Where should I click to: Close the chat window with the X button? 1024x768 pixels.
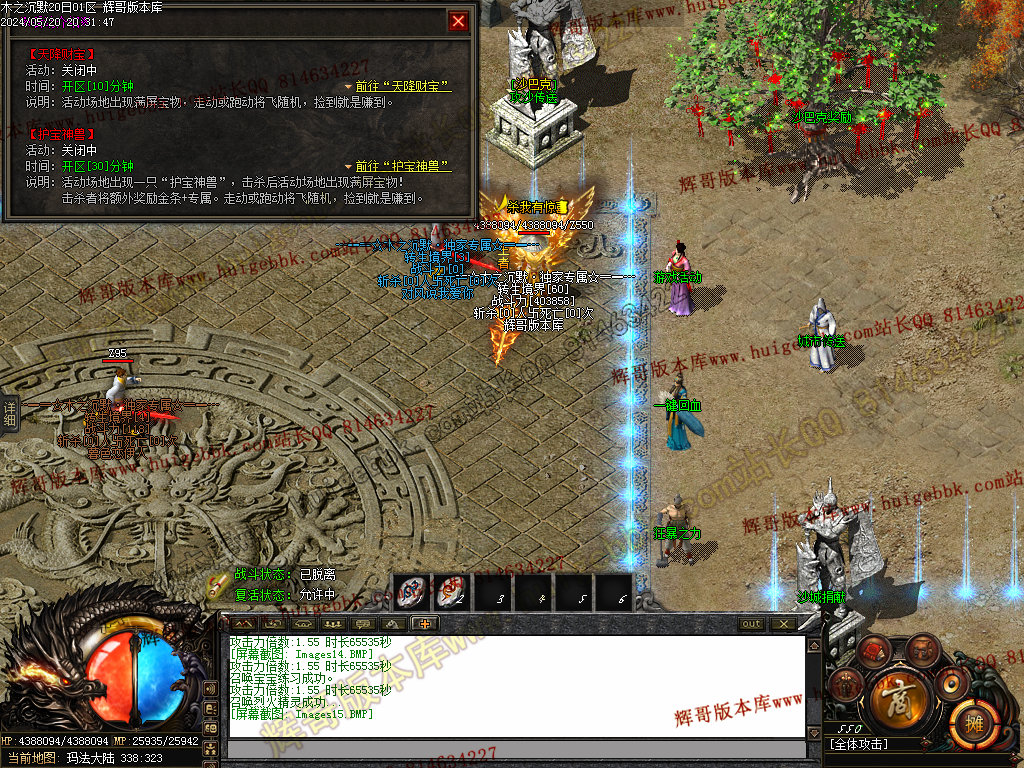pos(782,624)
